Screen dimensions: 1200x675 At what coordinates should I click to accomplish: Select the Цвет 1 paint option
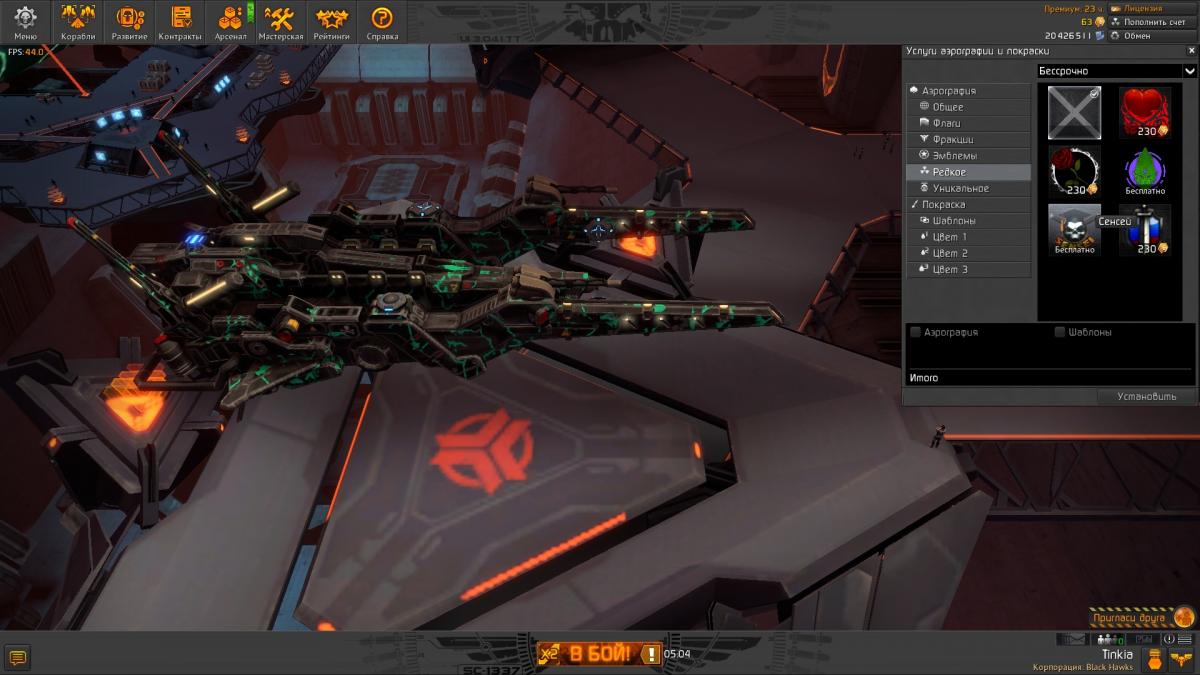[949, 237]
